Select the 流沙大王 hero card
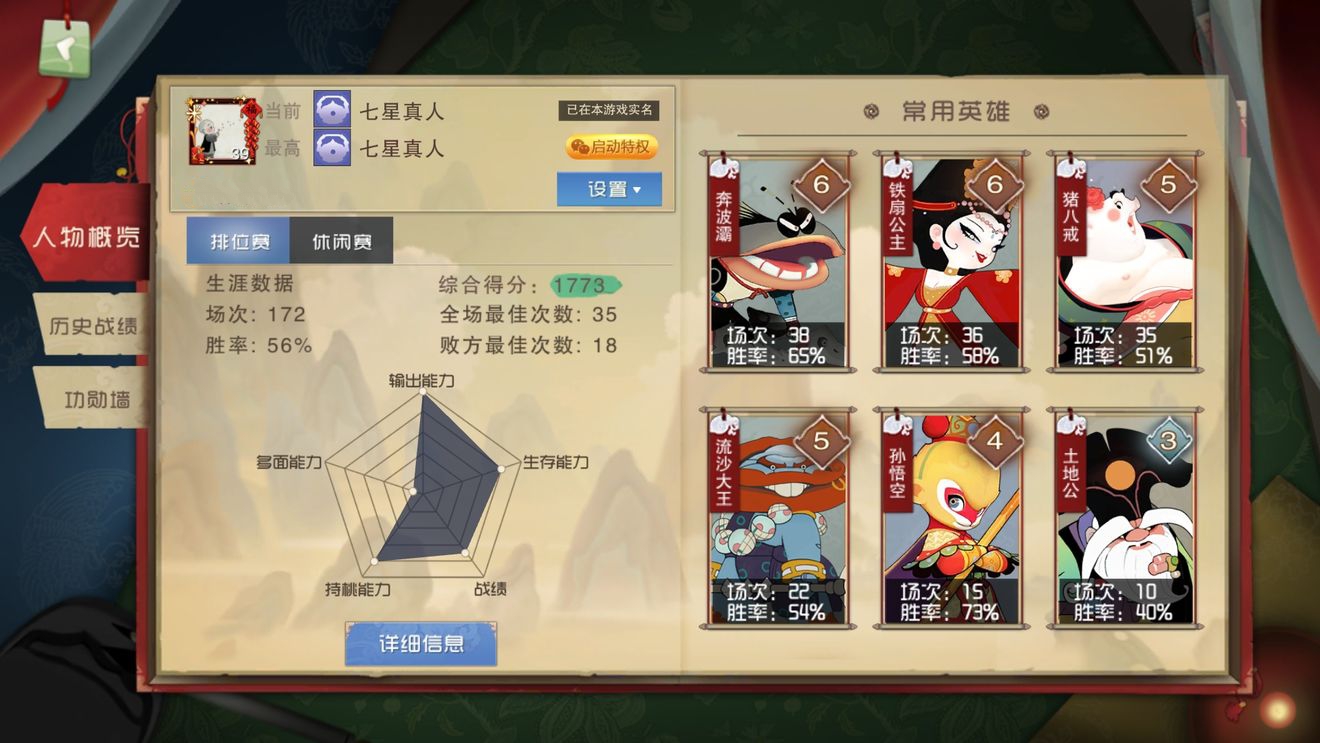 coord(777,517)
